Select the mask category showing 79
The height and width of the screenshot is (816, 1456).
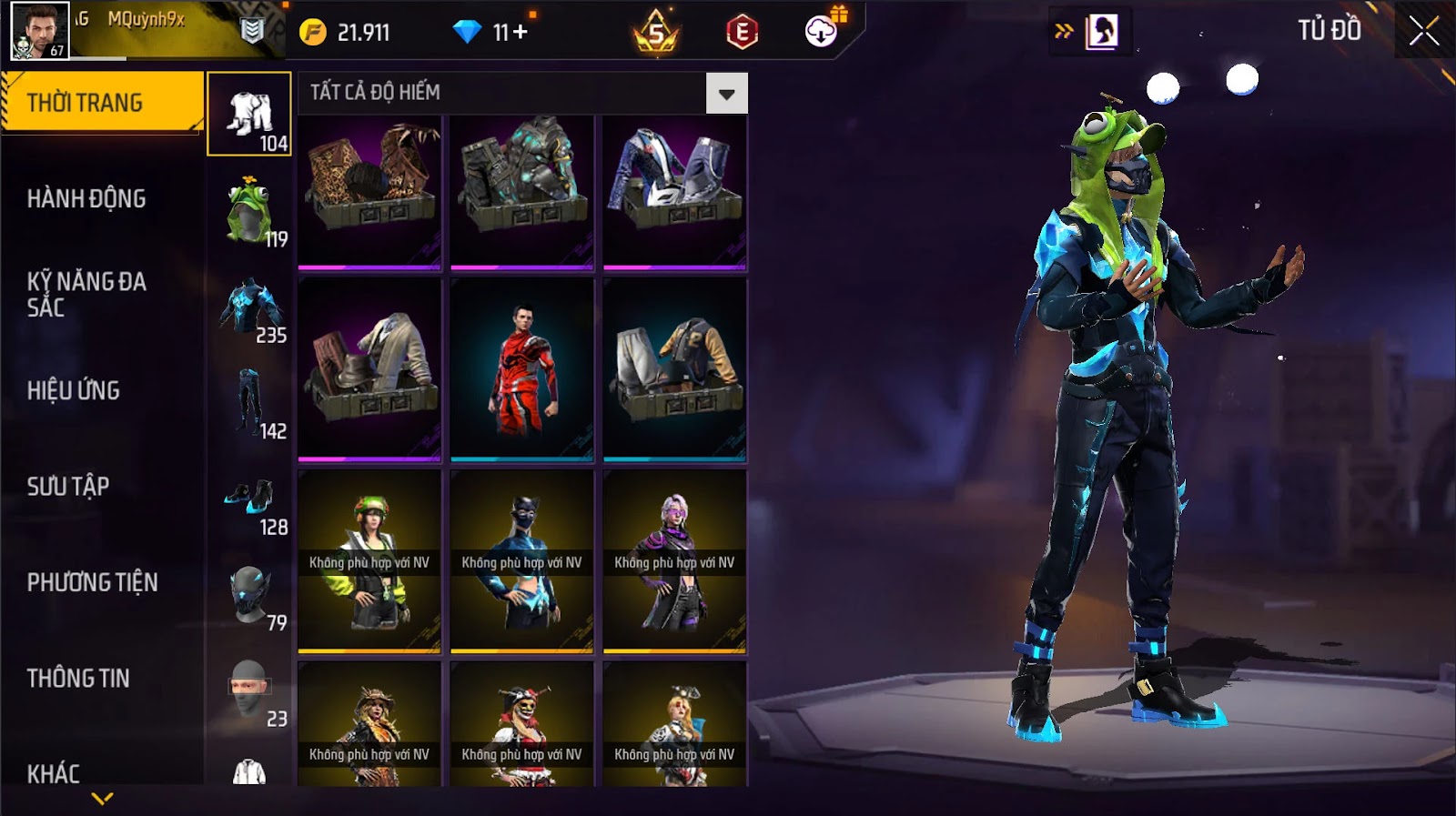249,595
